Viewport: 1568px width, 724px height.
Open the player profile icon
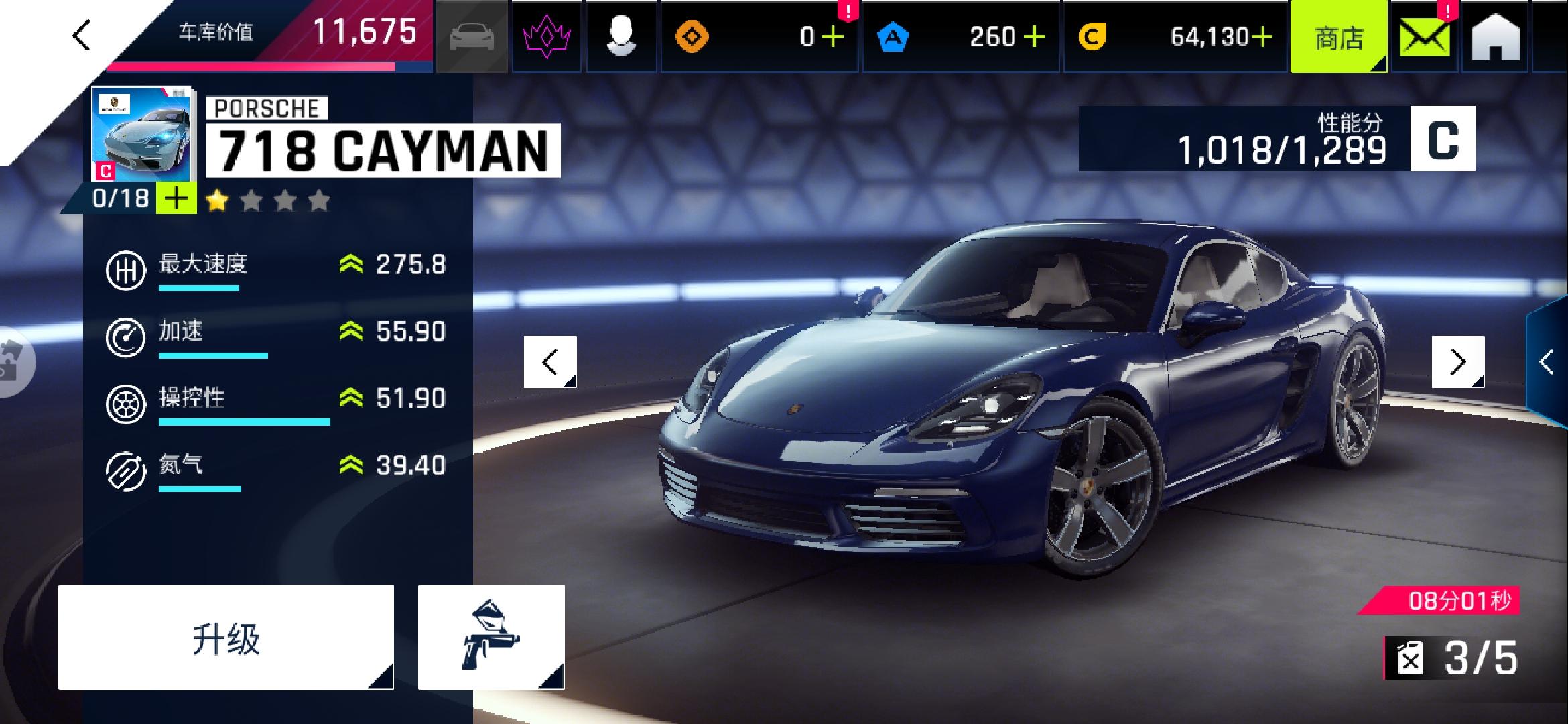[621, 36]
